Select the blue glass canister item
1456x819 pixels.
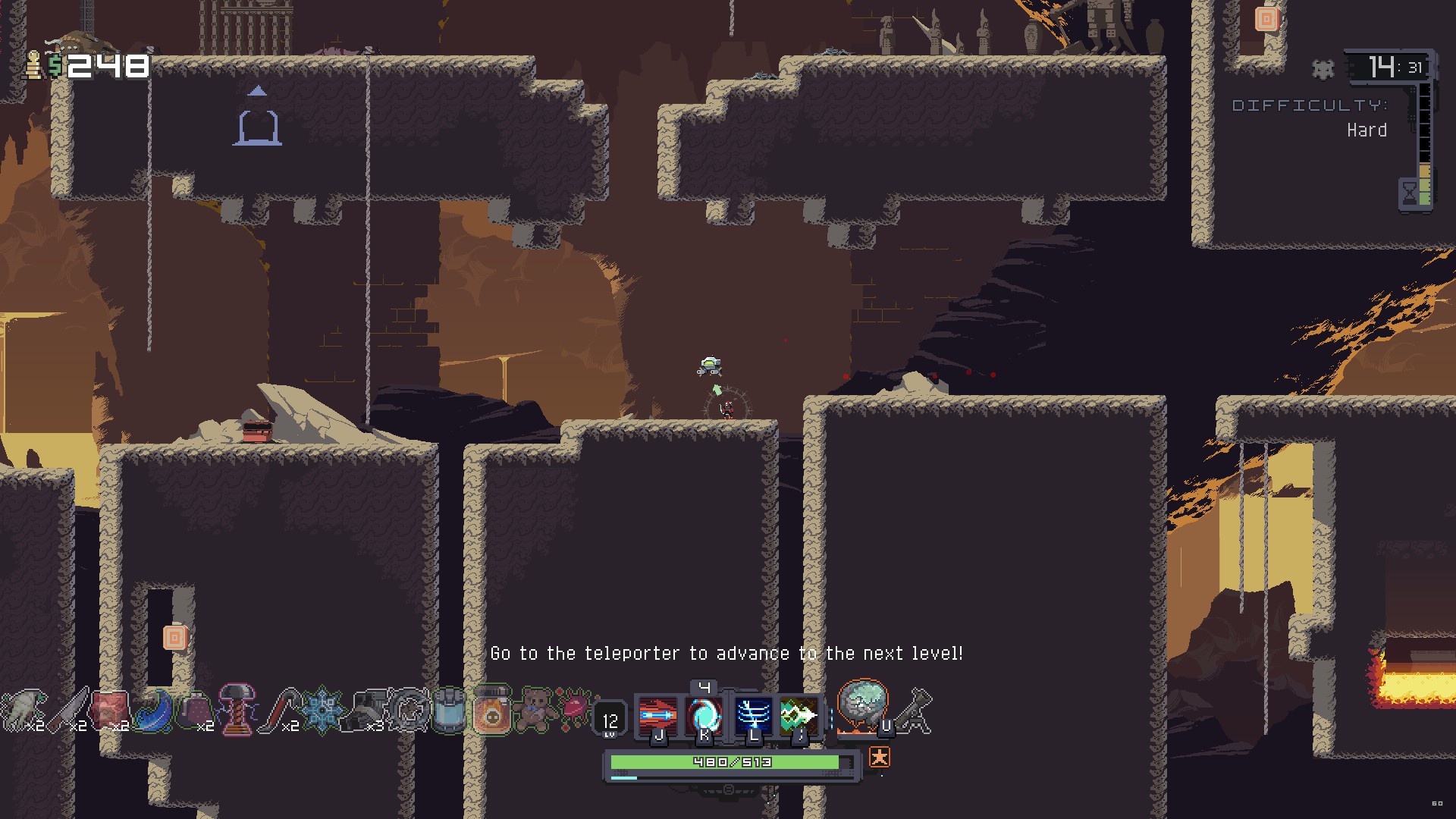click(x=450, y=710)
